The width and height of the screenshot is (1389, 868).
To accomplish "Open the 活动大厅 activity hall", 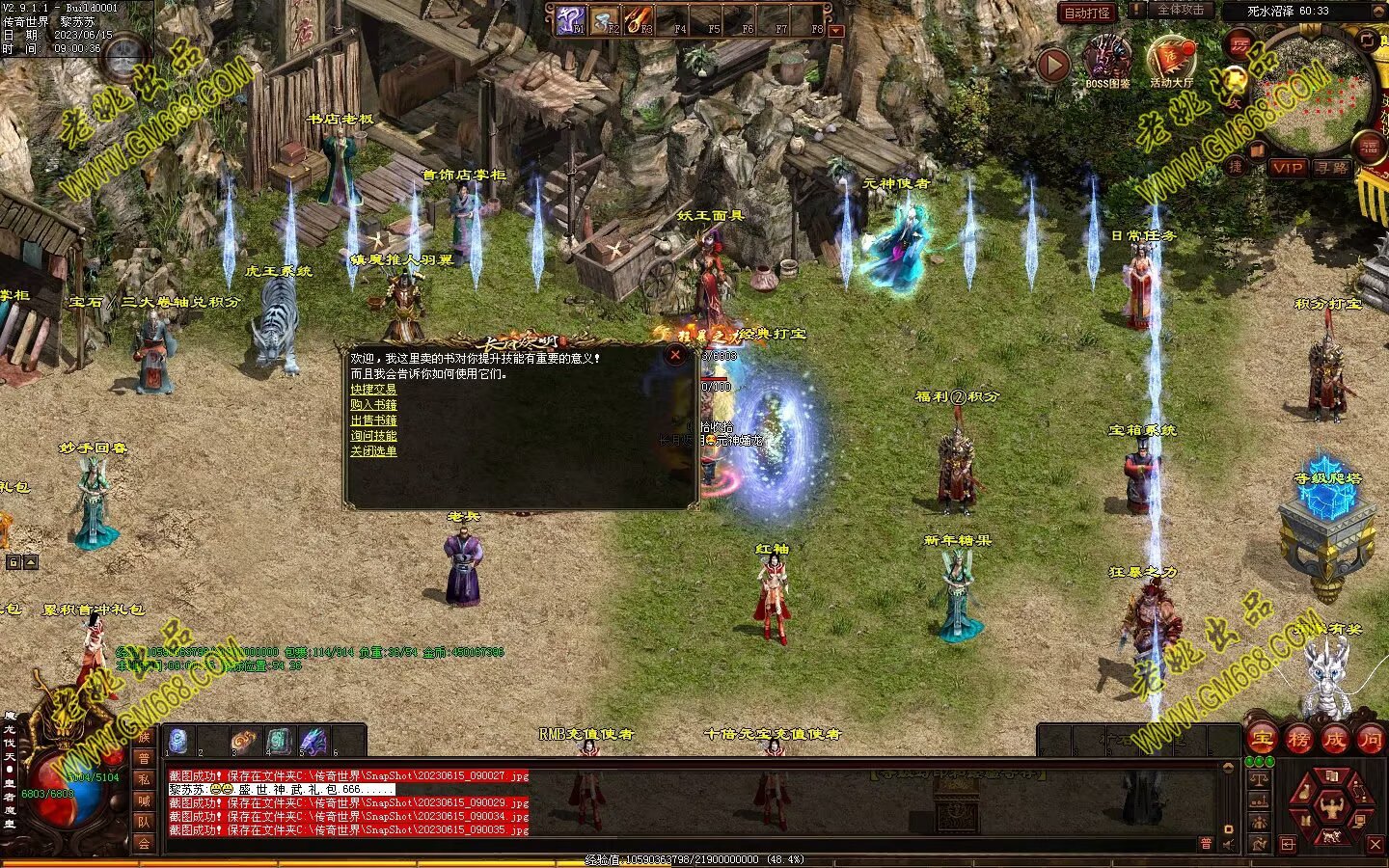I will point(1171,60).
